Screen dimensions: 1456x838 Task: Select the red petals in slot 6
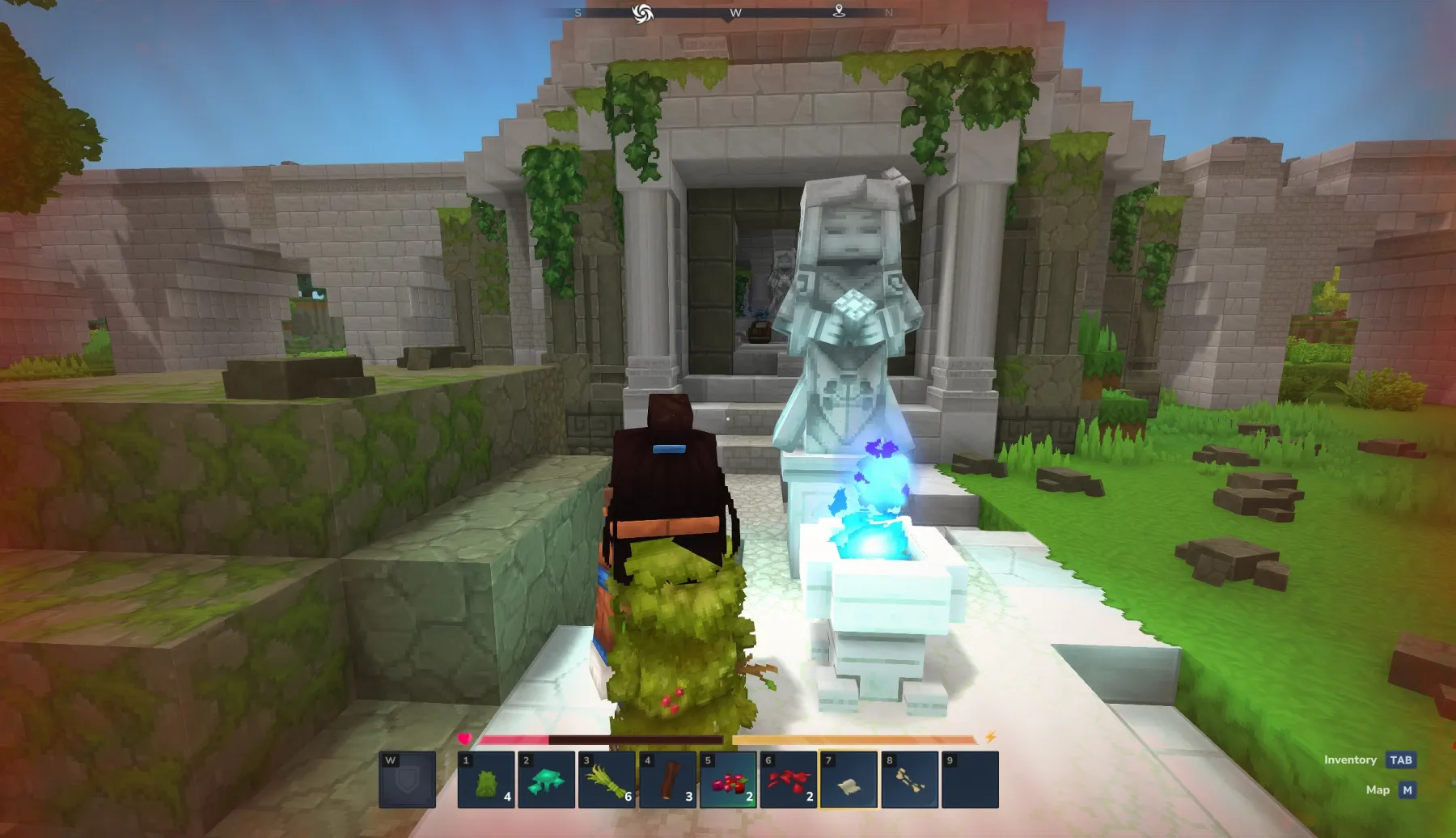pos(789,781)
